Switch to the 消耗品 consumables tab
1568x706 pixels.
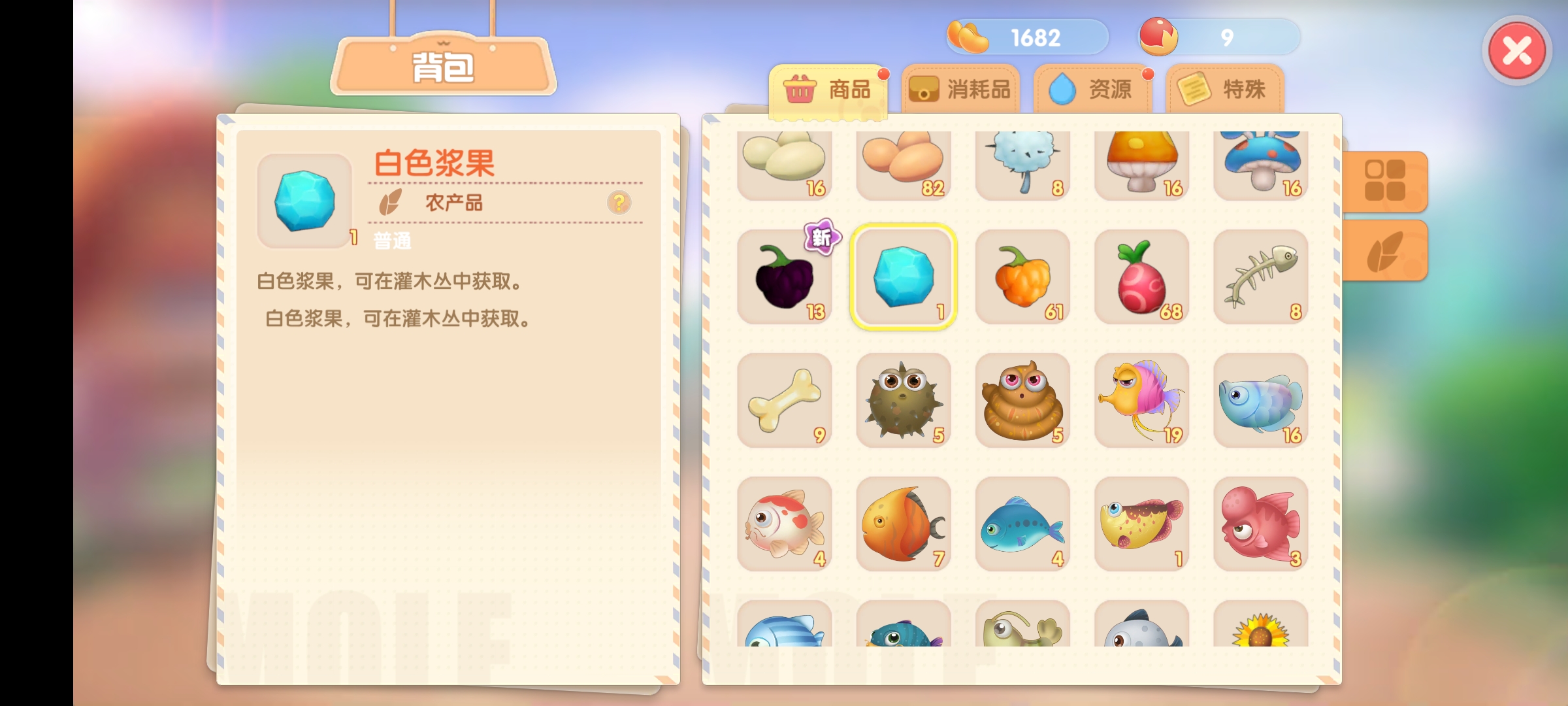pyautogui.click(x=960, y=88)
